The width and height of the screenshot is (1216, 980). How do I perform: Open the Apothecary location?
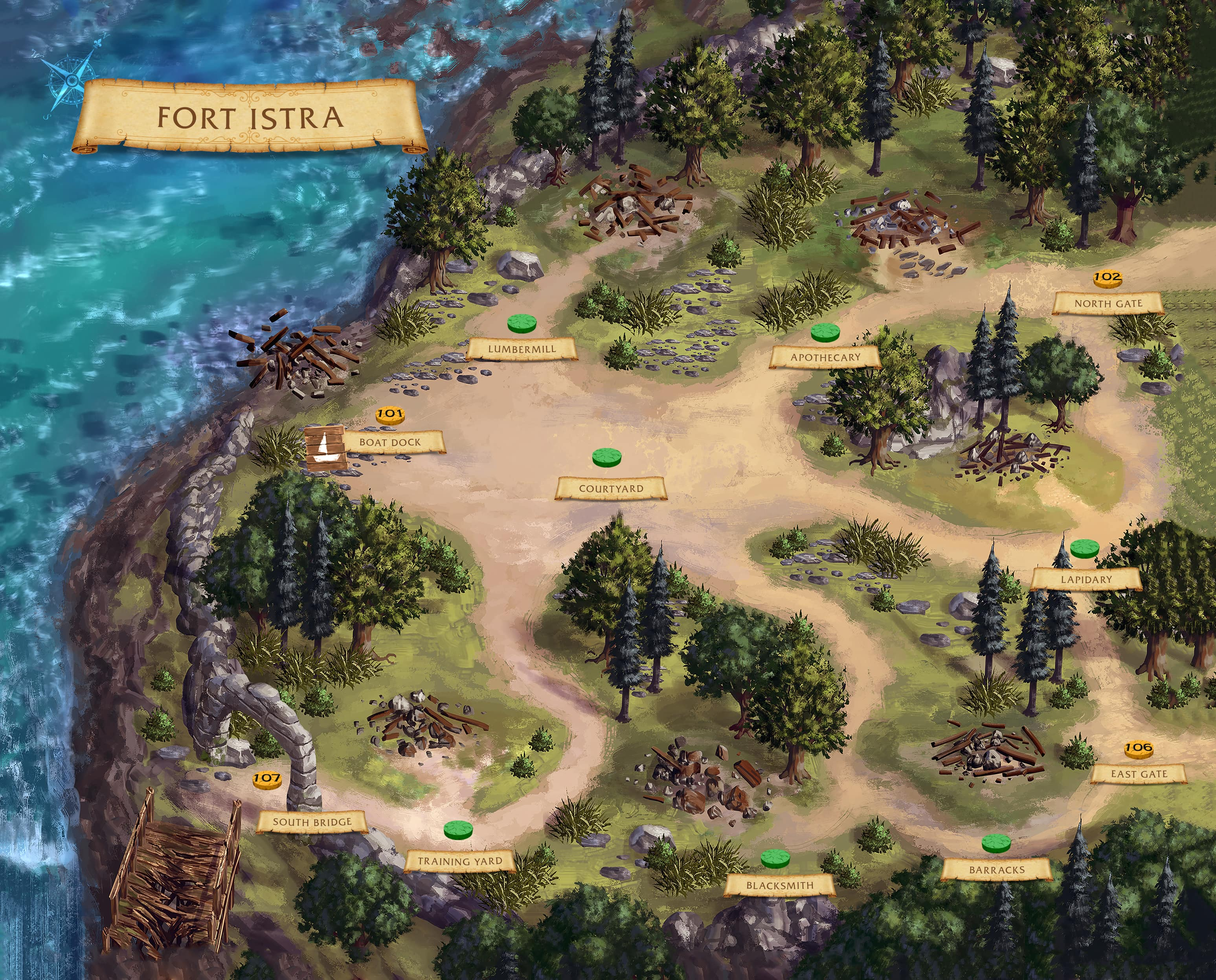coord(825,357)
